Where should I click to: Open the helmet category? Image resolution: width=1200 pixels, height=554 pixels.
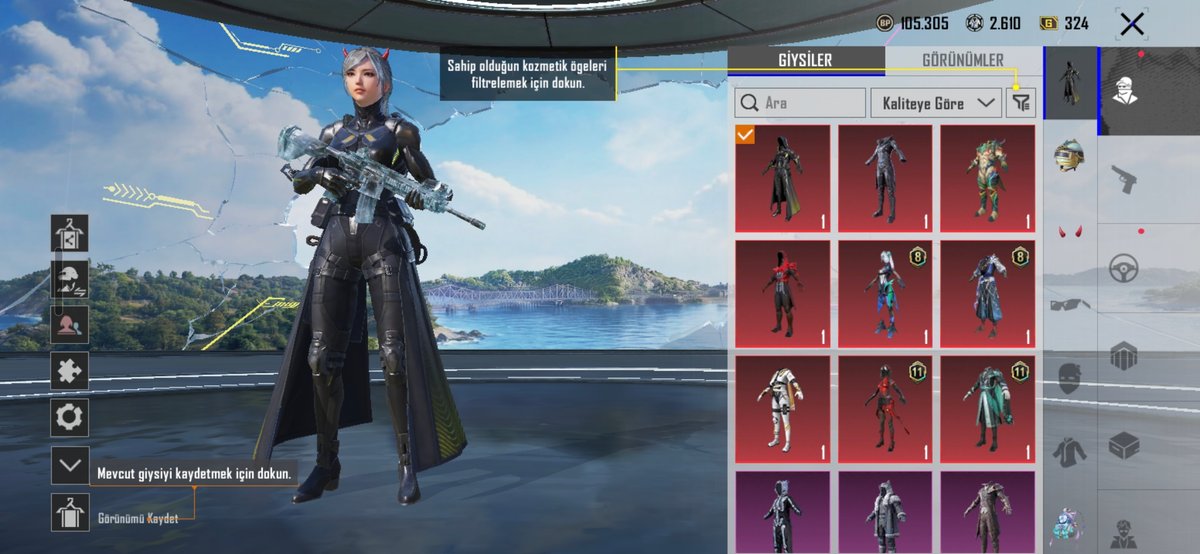[x=1069, y=157]
